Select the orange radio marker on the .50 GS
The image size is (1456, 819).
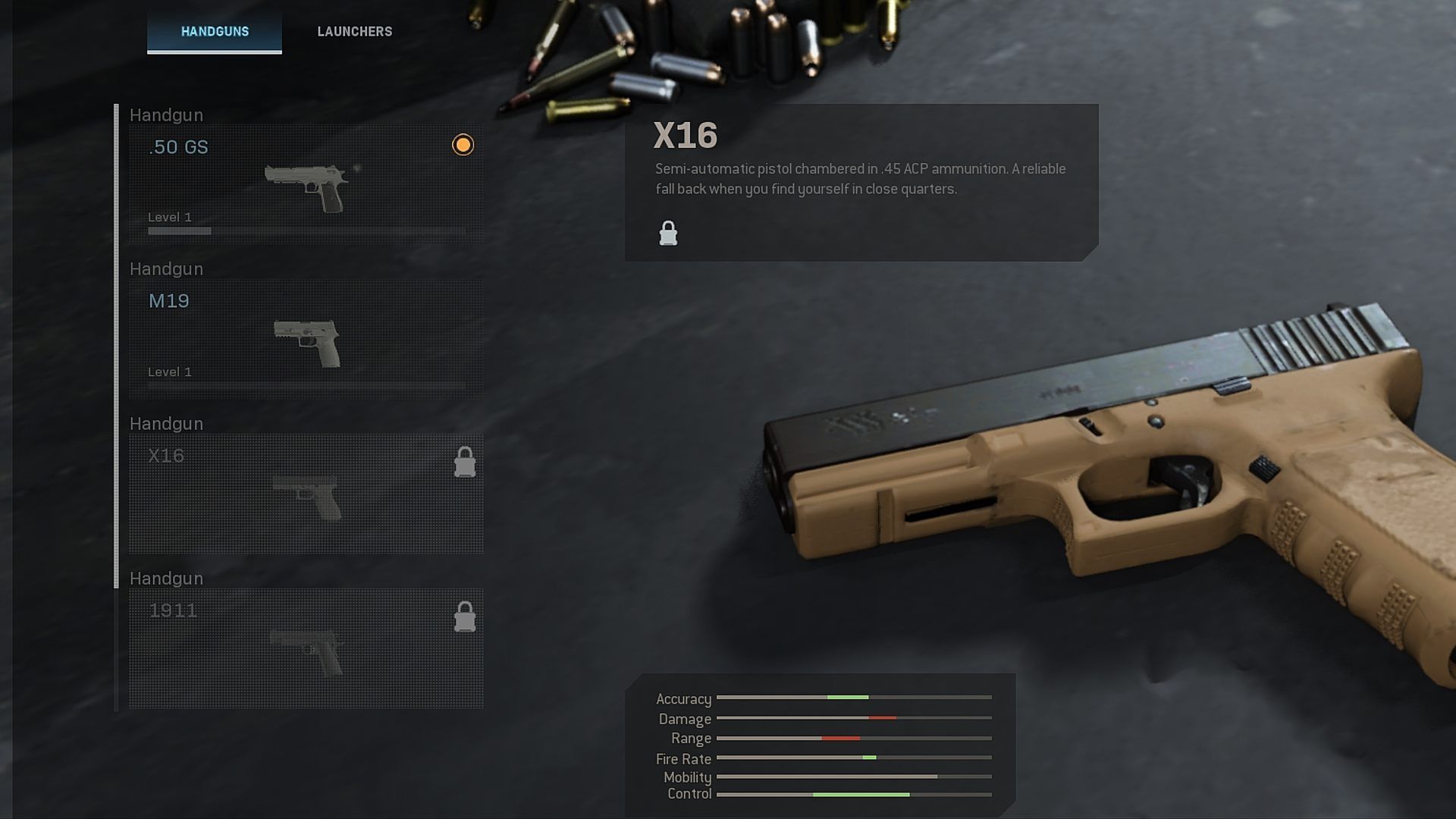click(x=463, y=144)
